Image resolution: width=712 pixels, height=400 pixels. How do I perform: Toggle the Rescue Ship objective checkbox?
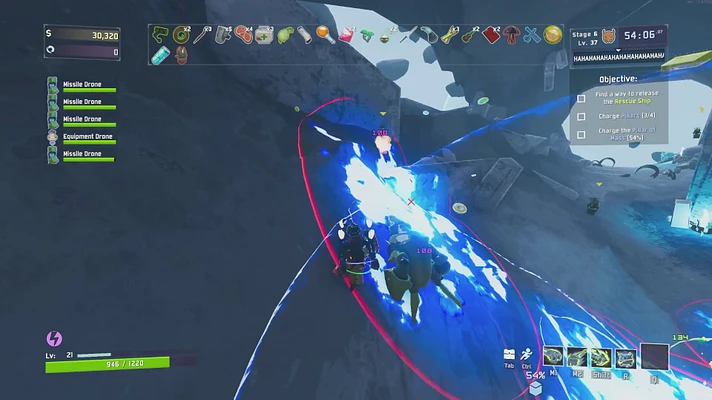click(581, 98)
